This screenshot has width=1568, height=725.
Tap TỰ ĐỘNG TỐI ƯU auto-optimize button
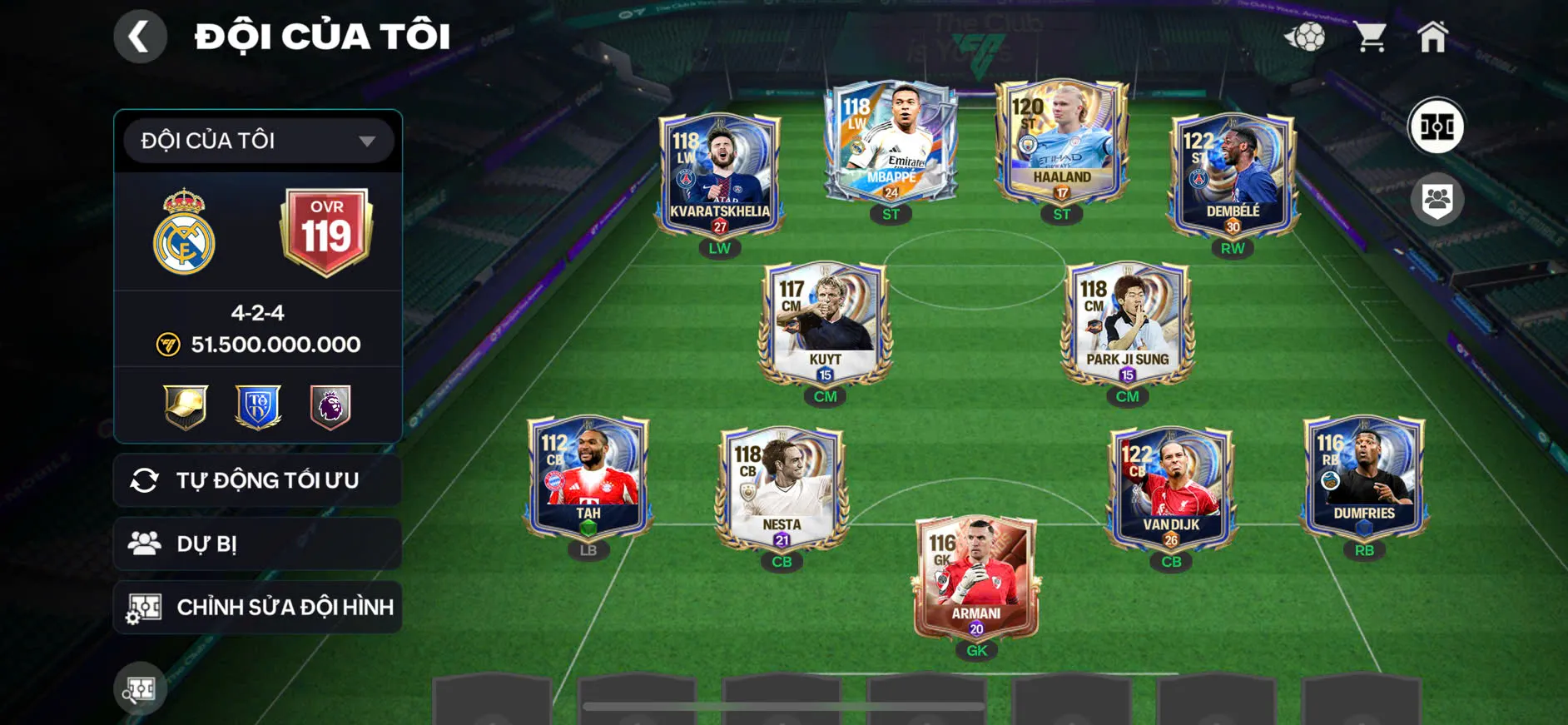click(x=258, y=480)
